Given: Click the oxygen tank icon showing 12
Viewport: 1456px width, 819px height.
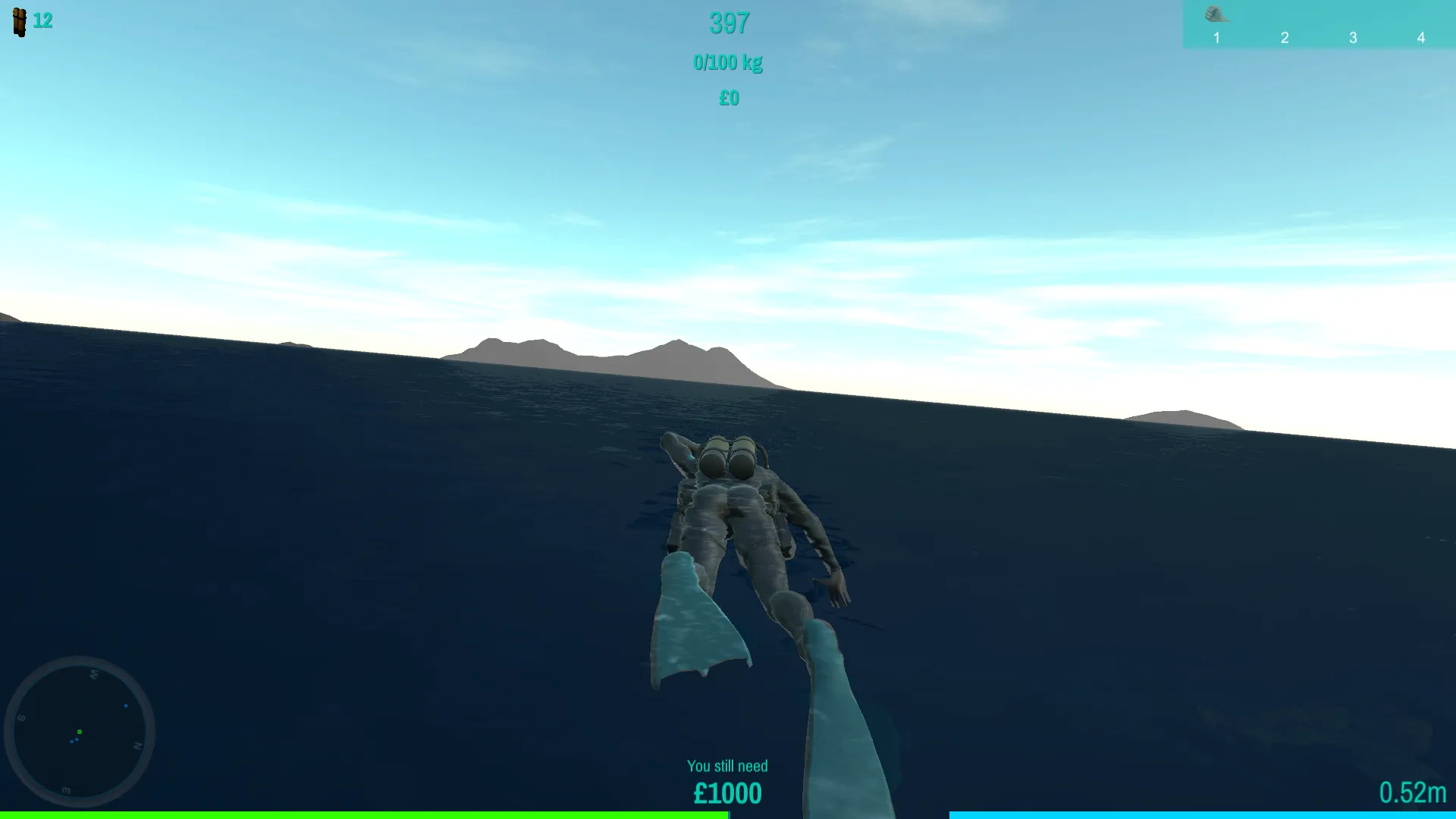Looking at the screenshot, I should (19, 21).
